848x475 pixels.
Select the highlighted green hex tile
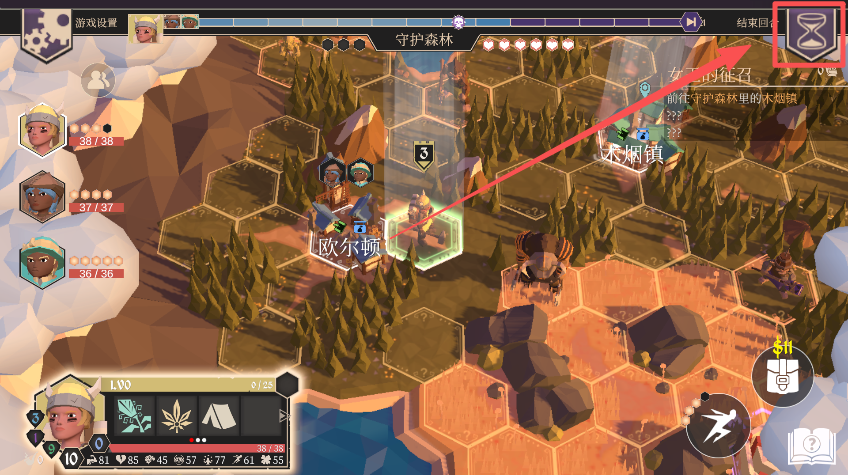tap(423, 231)
